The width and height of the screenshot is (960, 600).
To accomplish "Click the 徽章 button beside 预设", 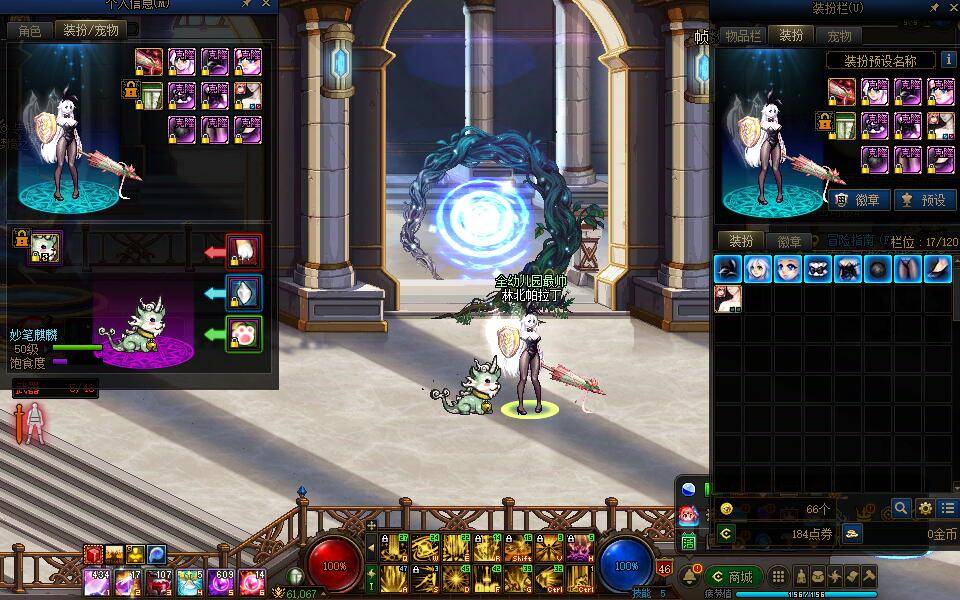I will pos(857,200).
